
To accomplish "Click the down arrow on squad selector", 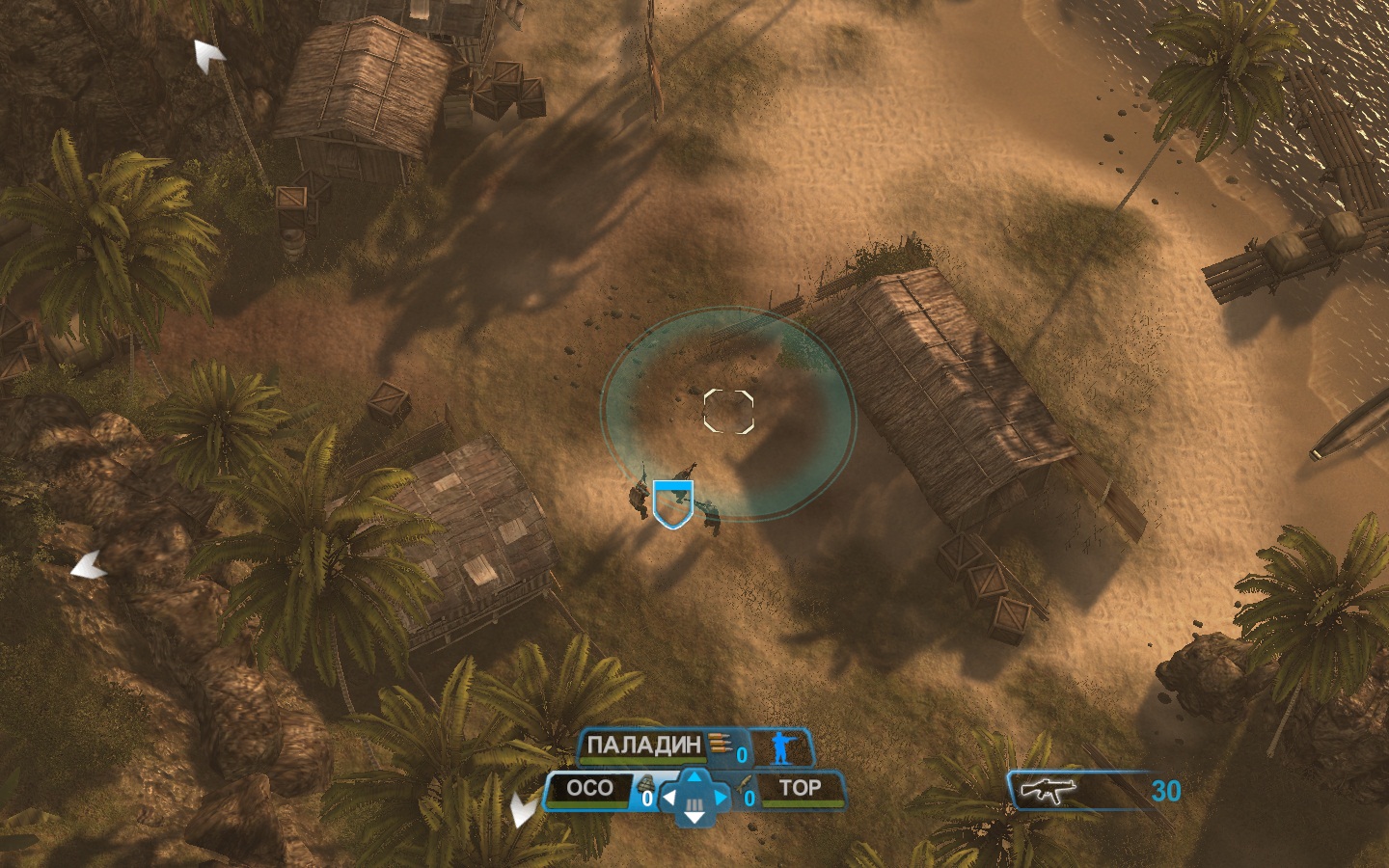I will 694,818.
